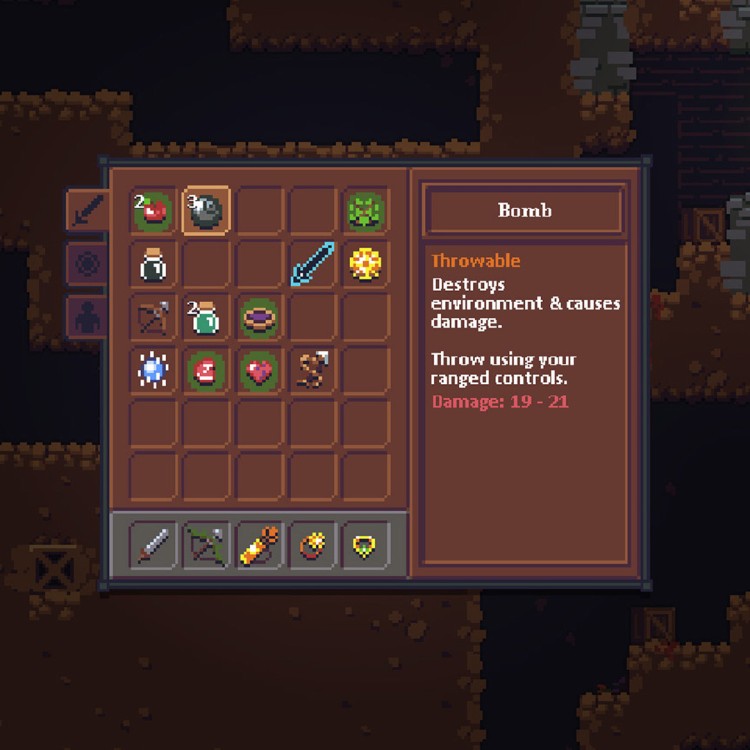Click the green leafy item slot

[366, 211]
